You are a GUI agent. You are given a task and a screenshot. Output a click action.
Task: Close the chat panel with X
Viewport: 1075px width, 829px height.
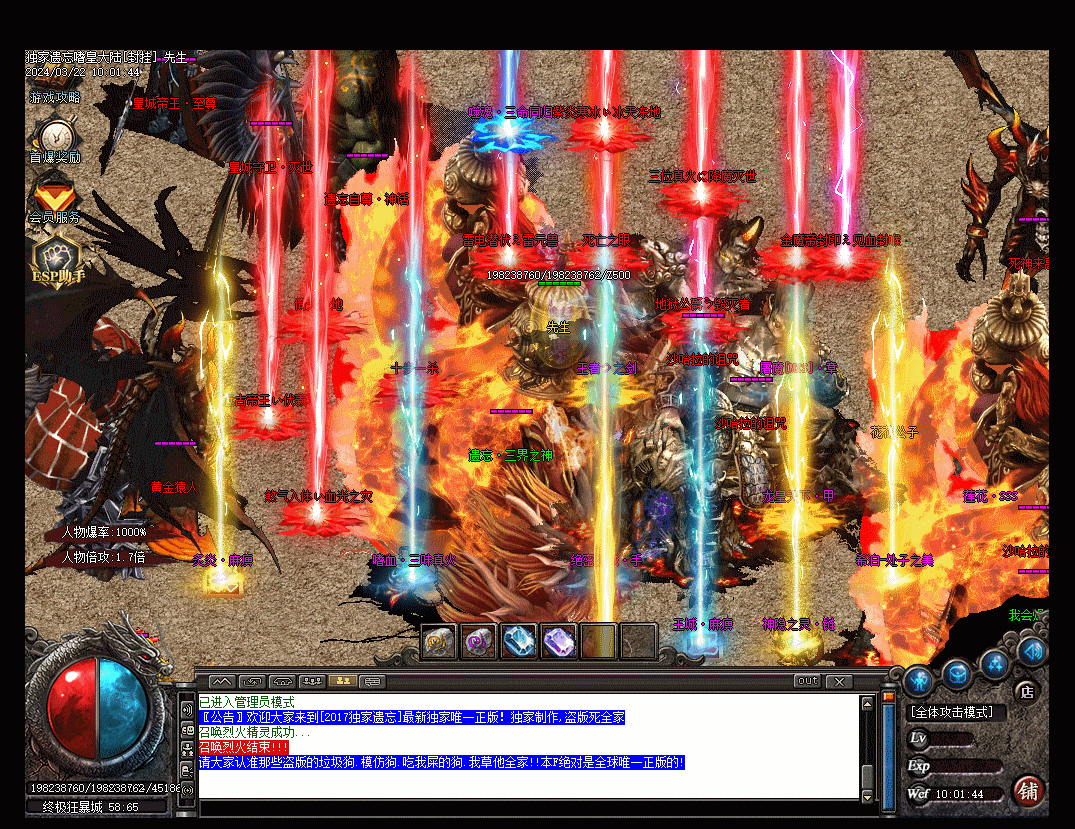tap(838, 681)
